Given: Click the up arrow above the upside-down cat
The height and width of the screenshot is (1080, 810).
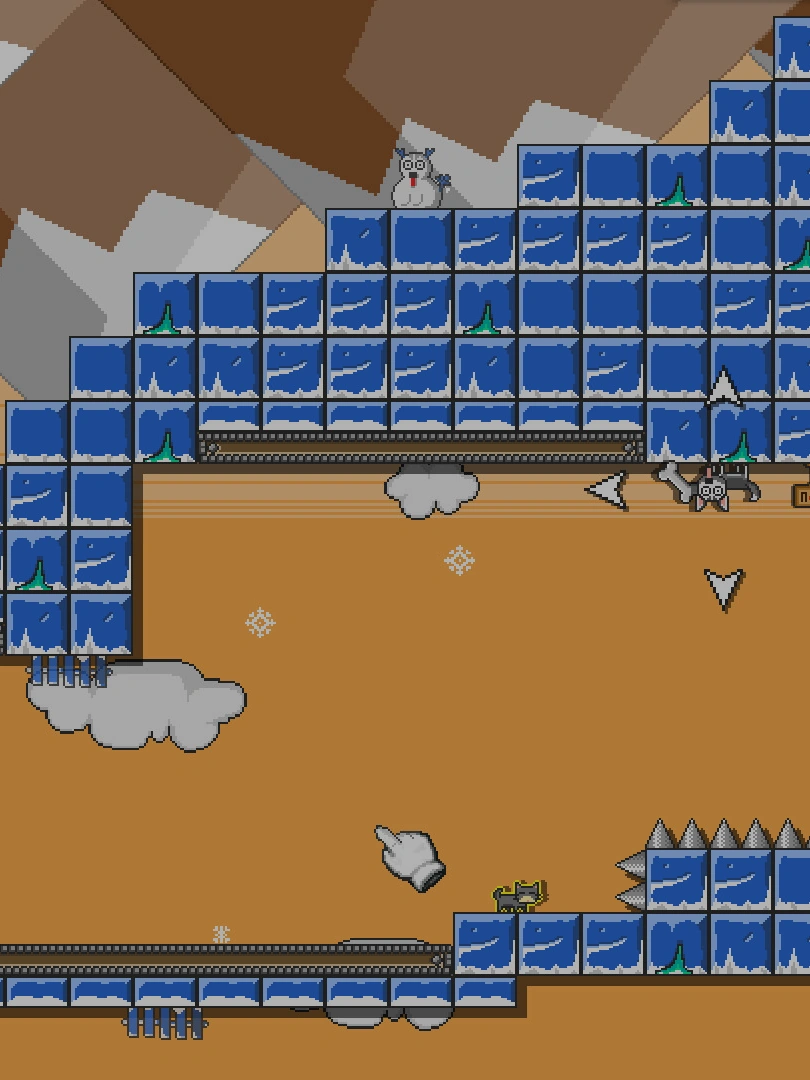Looking at the screenshot, I should pyautogui.click(x=724, y=388).
